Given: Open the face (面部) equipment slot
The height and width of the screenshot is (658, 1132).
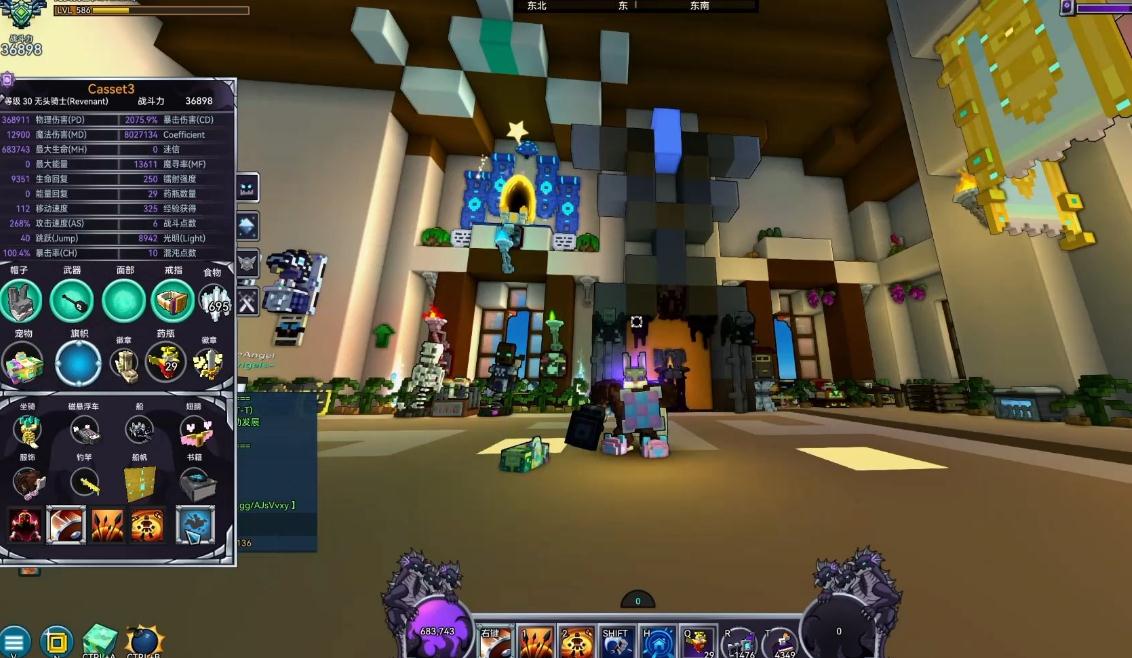Looking at the screenshot, I should pos(125,300).
